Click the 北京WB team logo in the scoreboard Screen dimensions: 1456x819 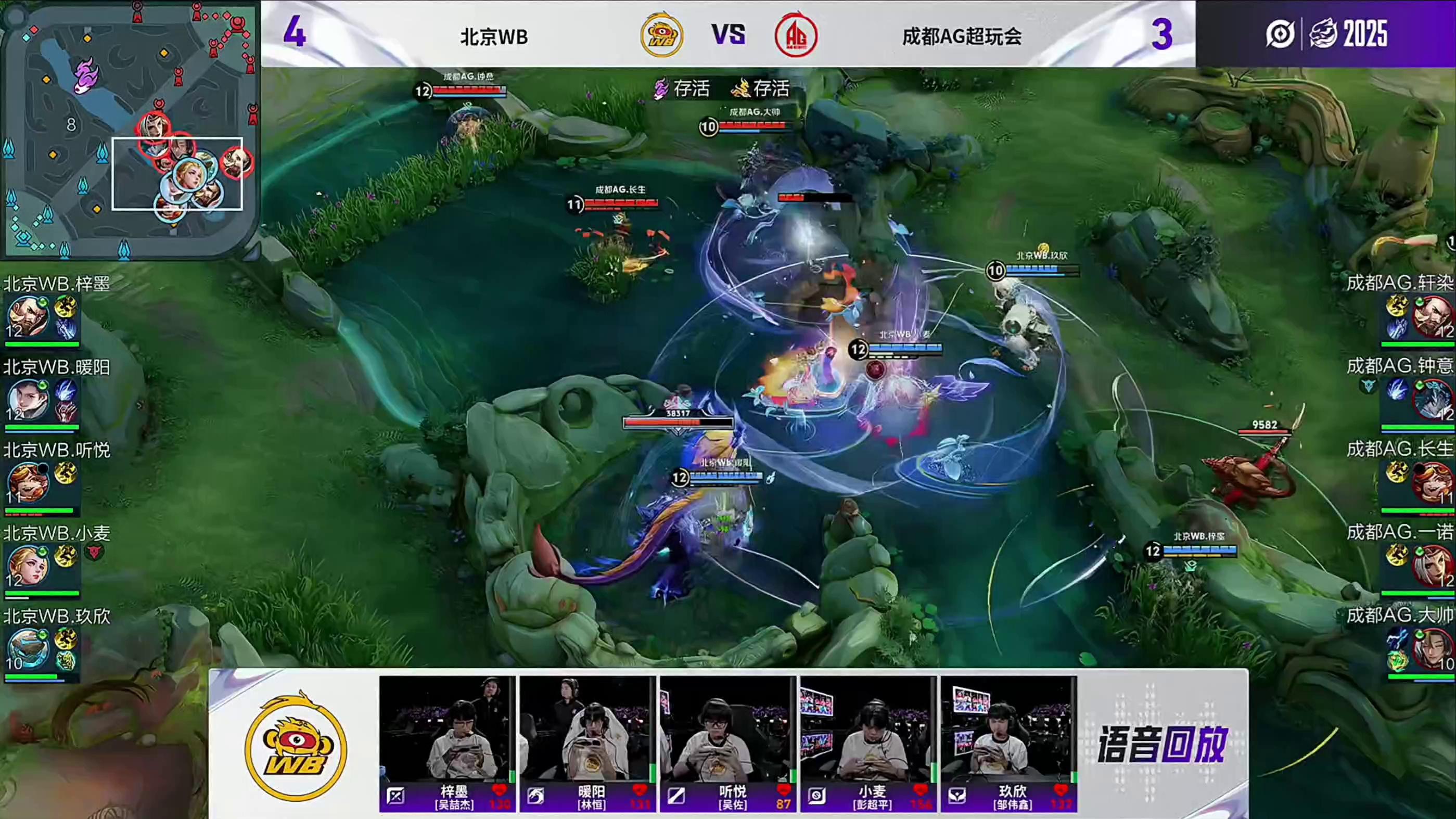coord(661,35)
